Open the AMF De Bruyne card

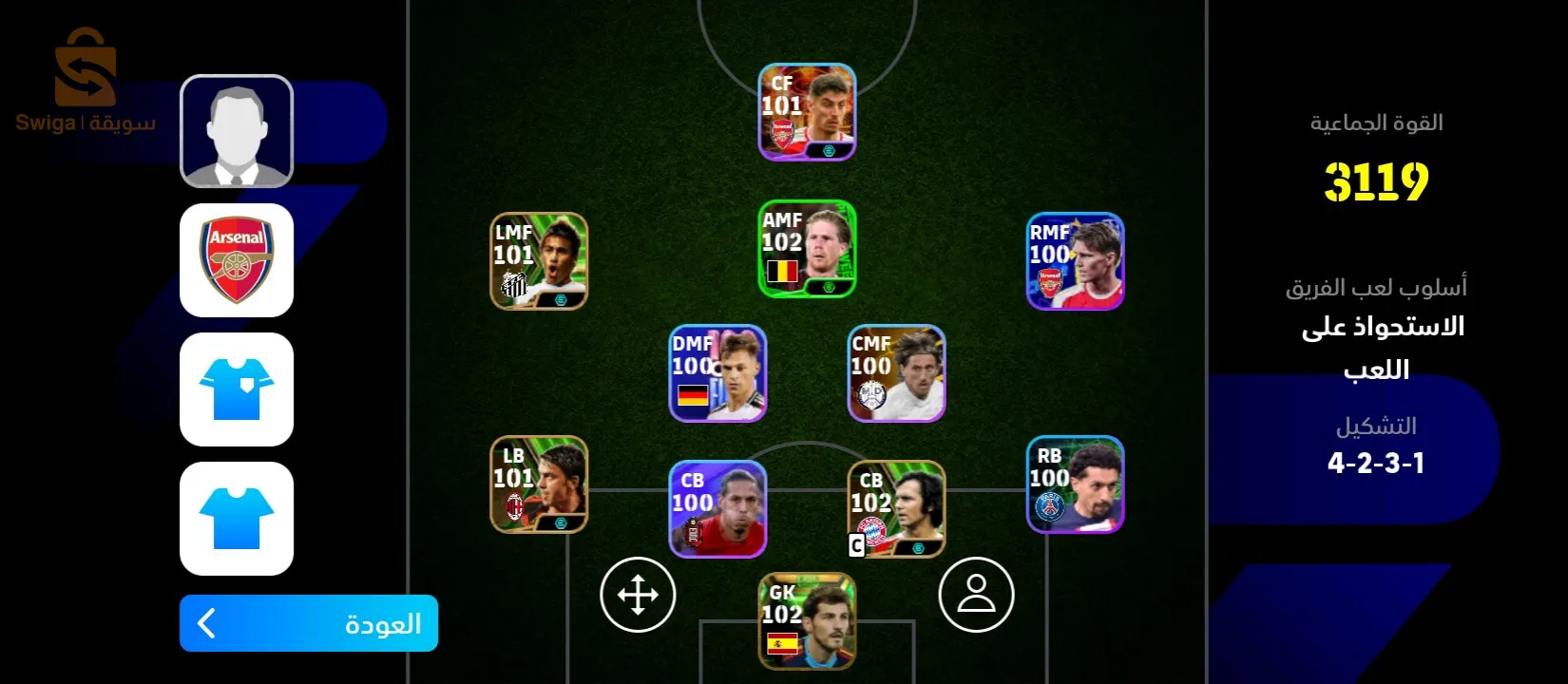click(x=807, y=249)
